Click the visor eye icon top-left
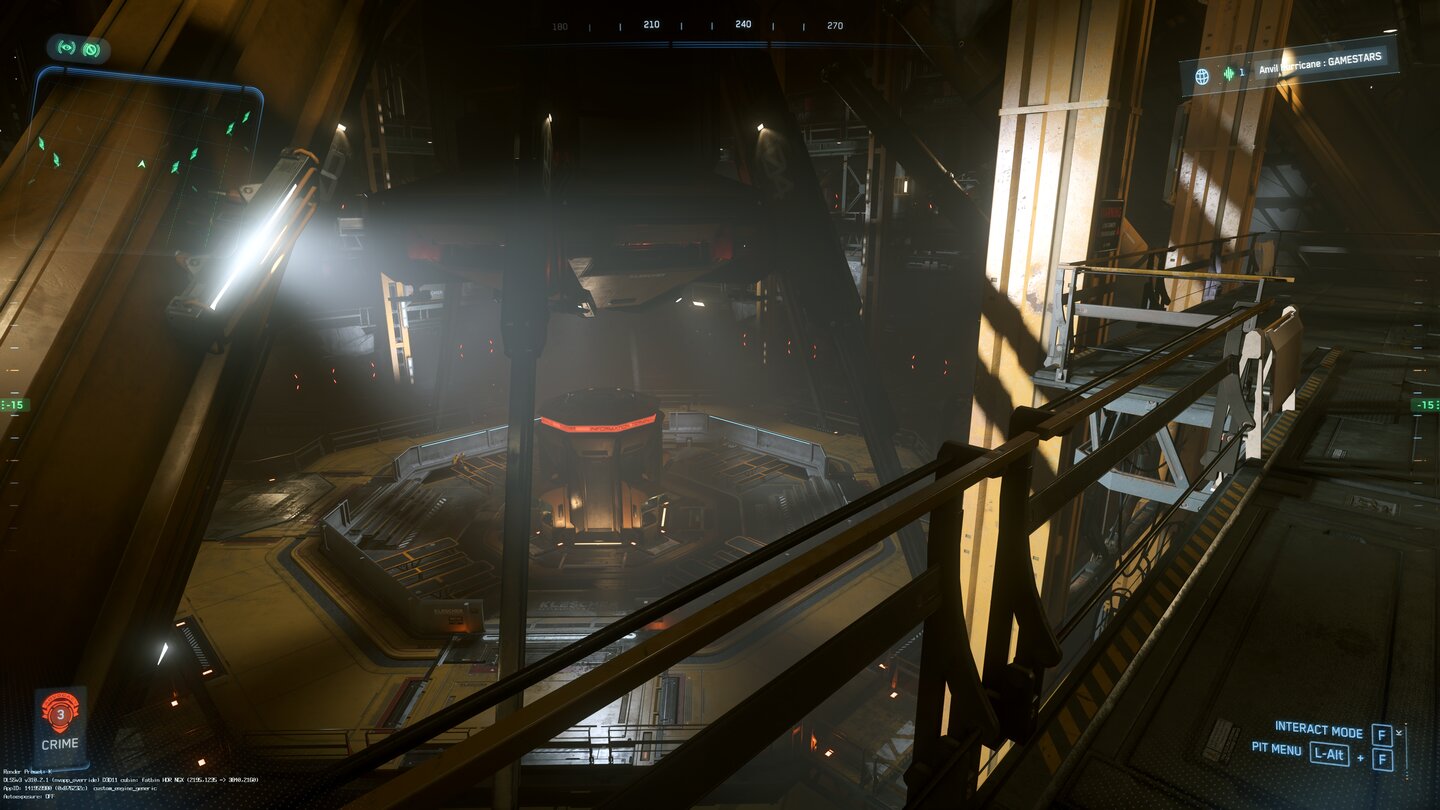 point(66,48)
